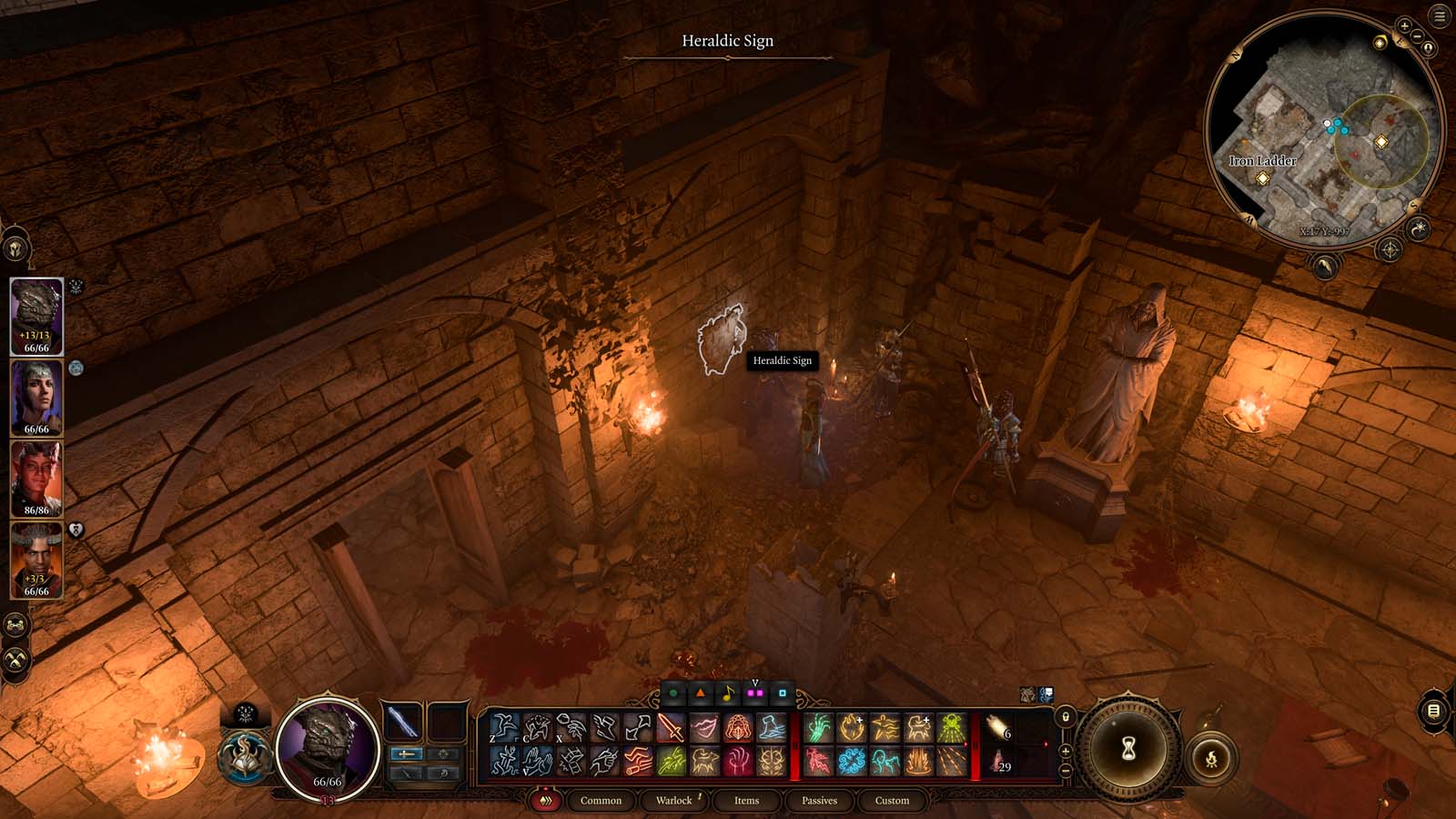Open the camp Long Rest campfire icon

point(1211,758)
